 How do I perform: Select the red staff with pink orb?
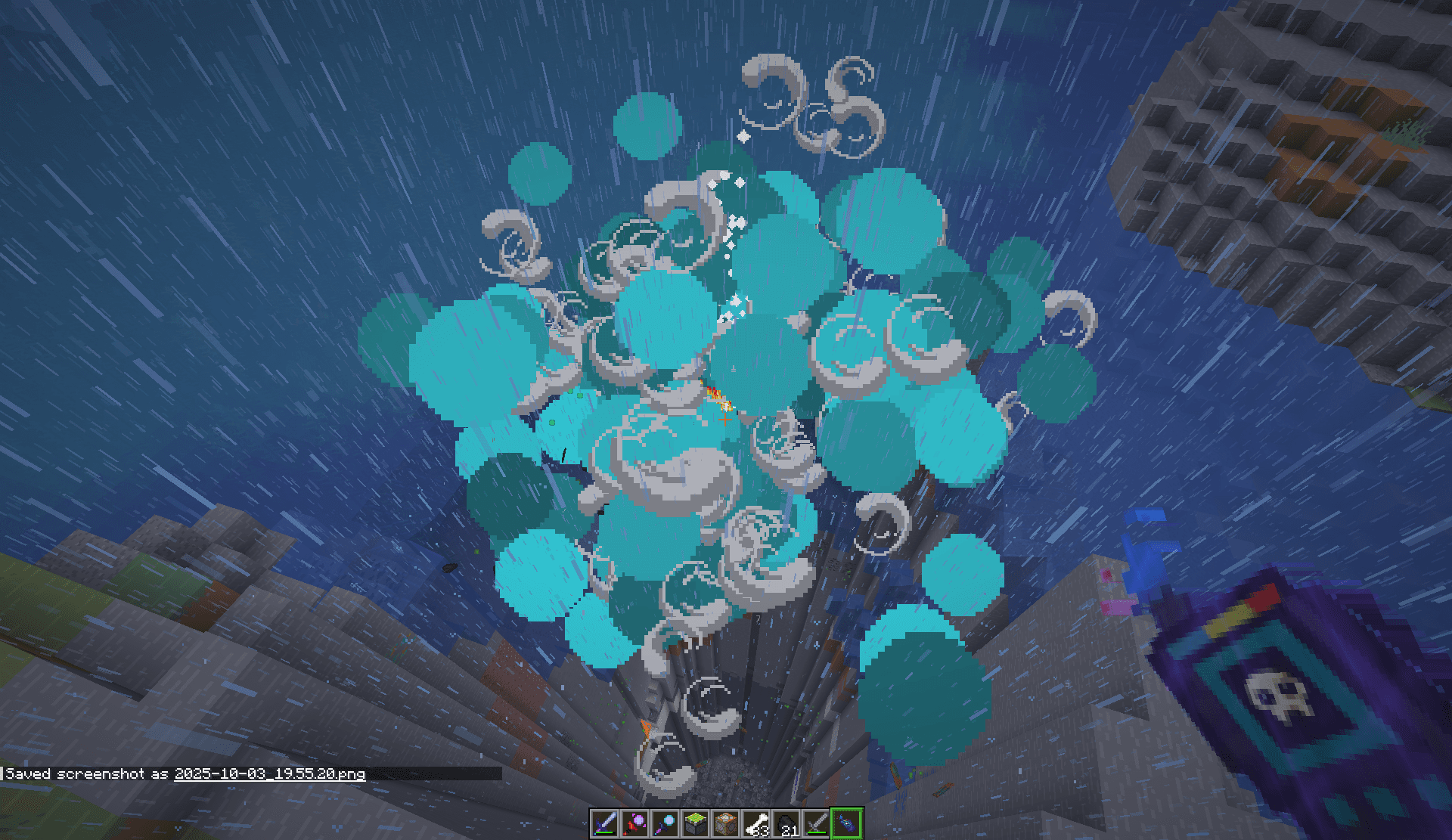[x=634, y=823]
